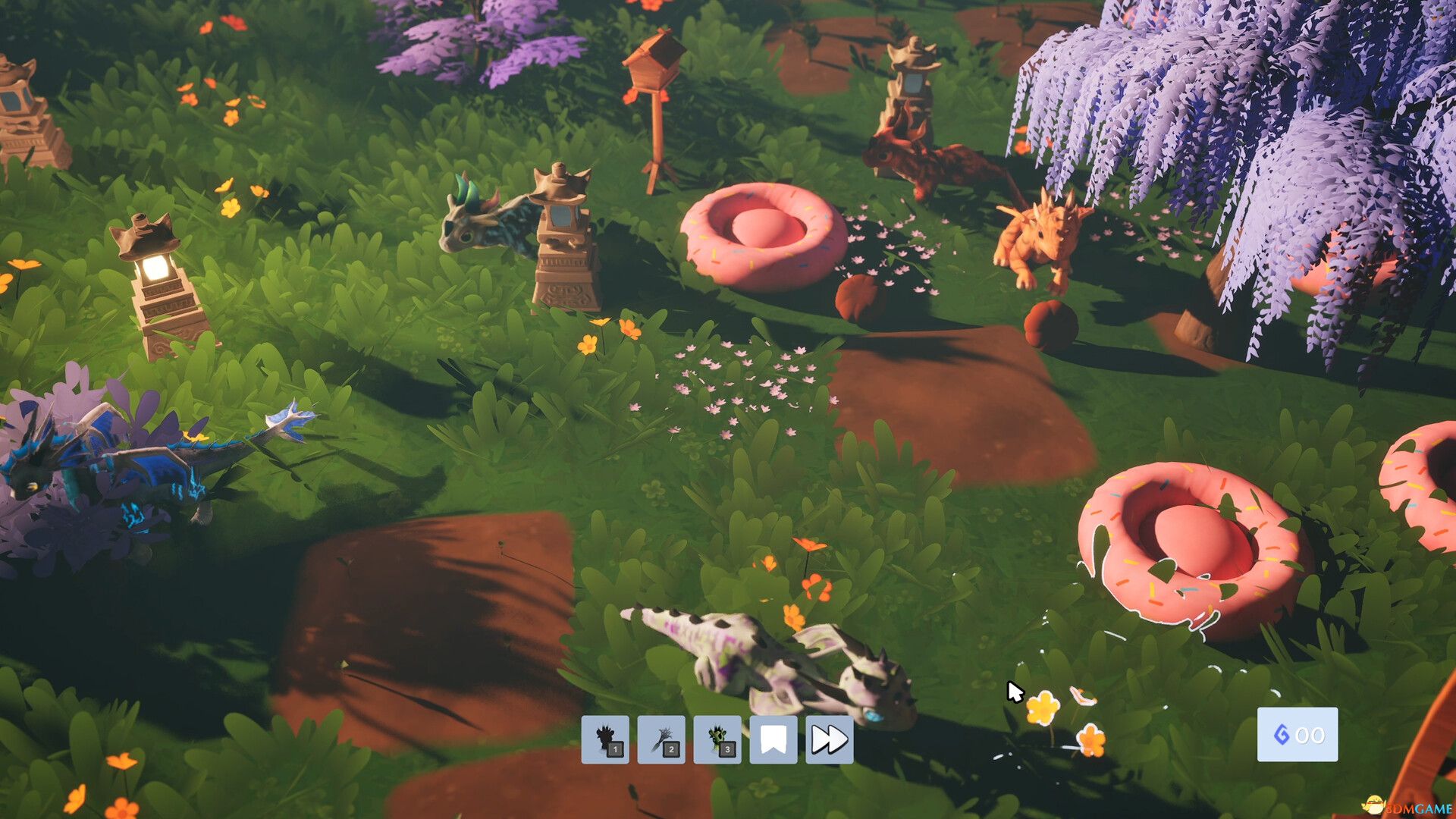Pick the green glove tool in slot 3

[x=717, y=739]
